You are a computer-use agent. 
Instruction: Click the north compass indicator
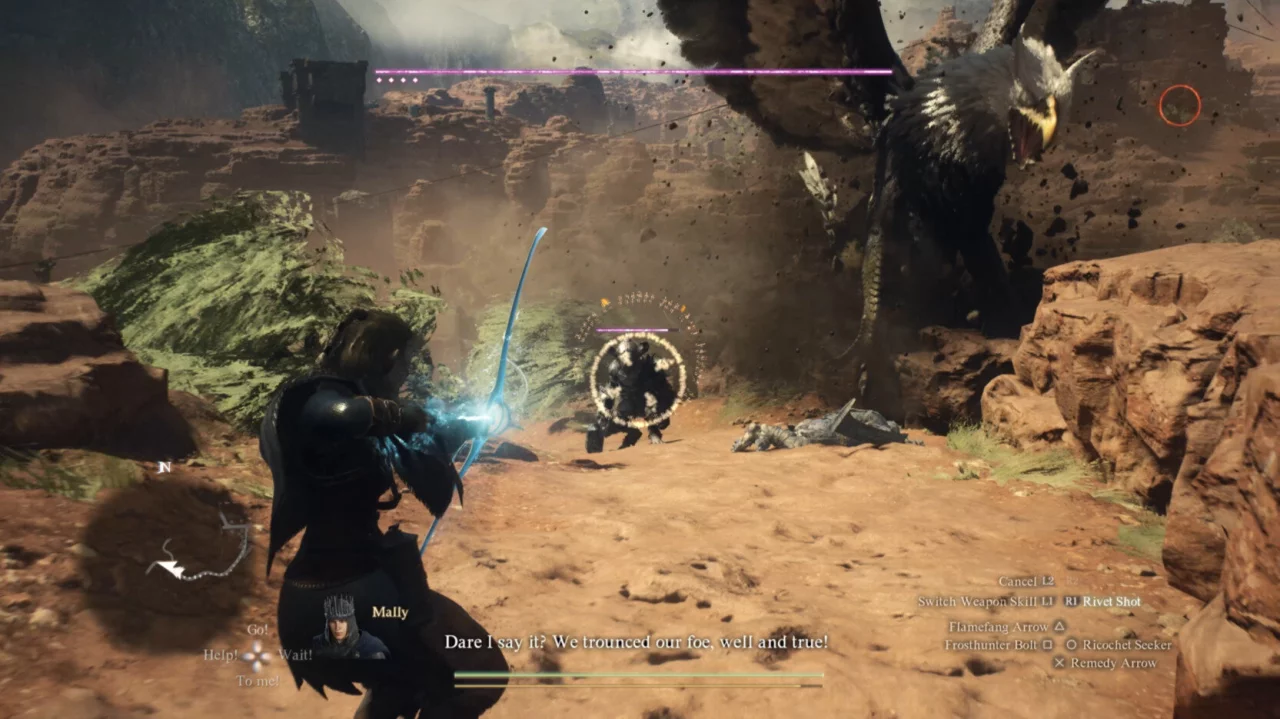pos(164,466)
